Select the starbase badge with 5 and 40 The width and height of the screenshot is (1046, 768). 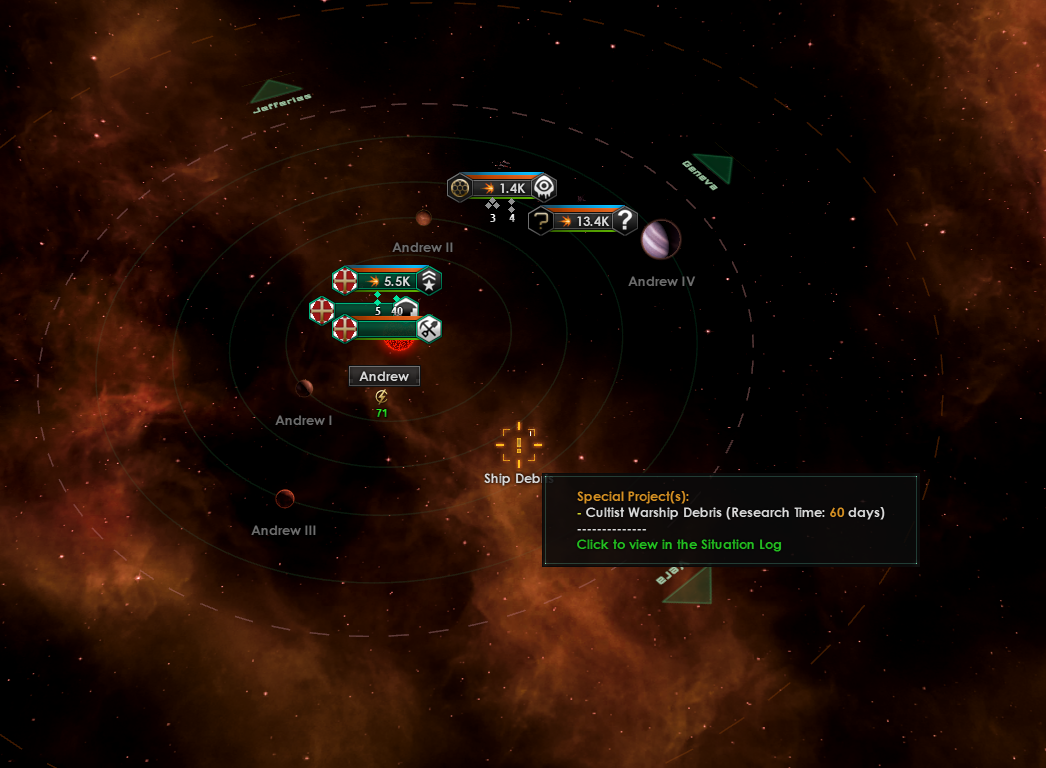pos(362,310)
